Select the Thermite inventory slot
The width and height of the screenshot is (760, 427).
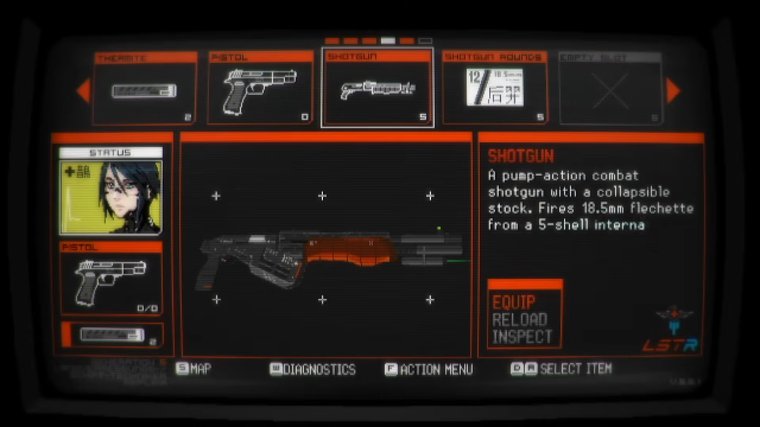[145, 89]
